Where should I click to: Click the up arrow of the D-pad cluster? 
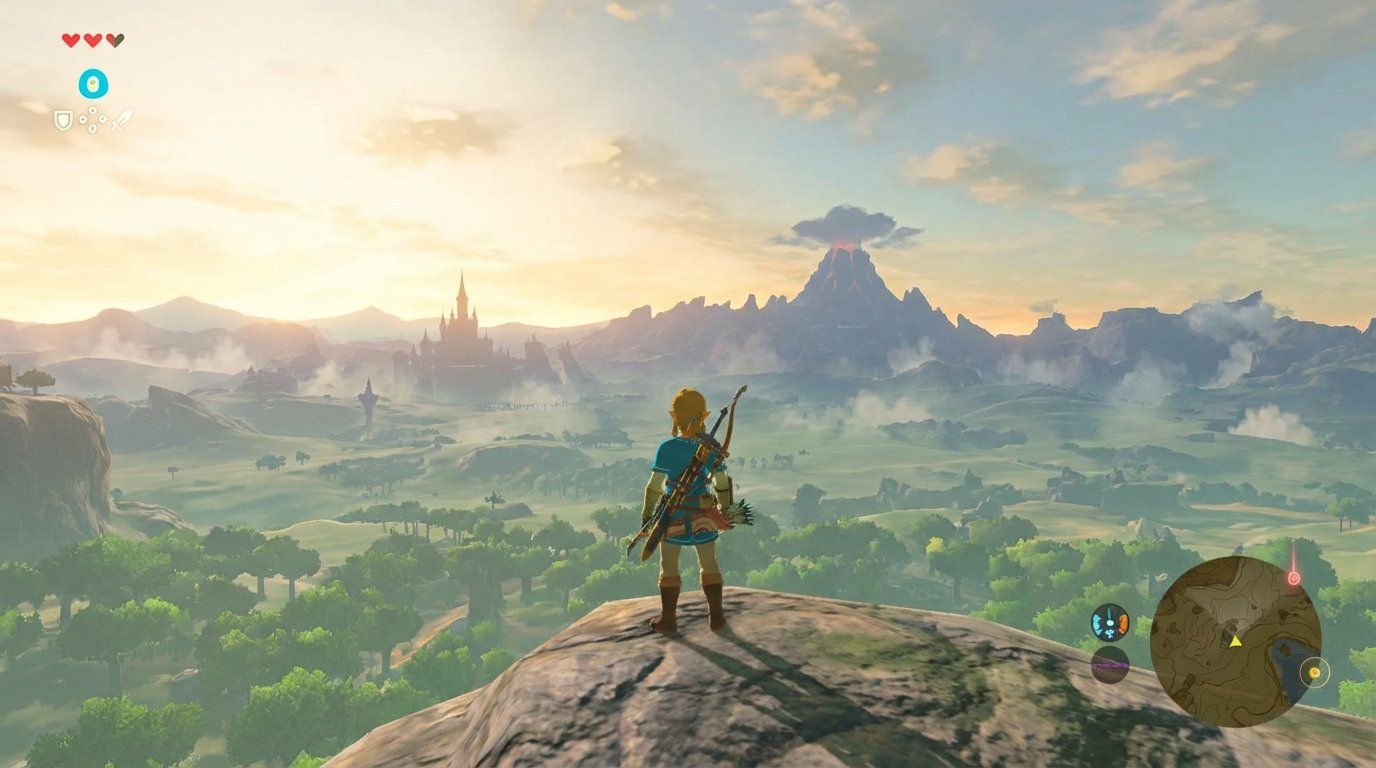point(93,110)
